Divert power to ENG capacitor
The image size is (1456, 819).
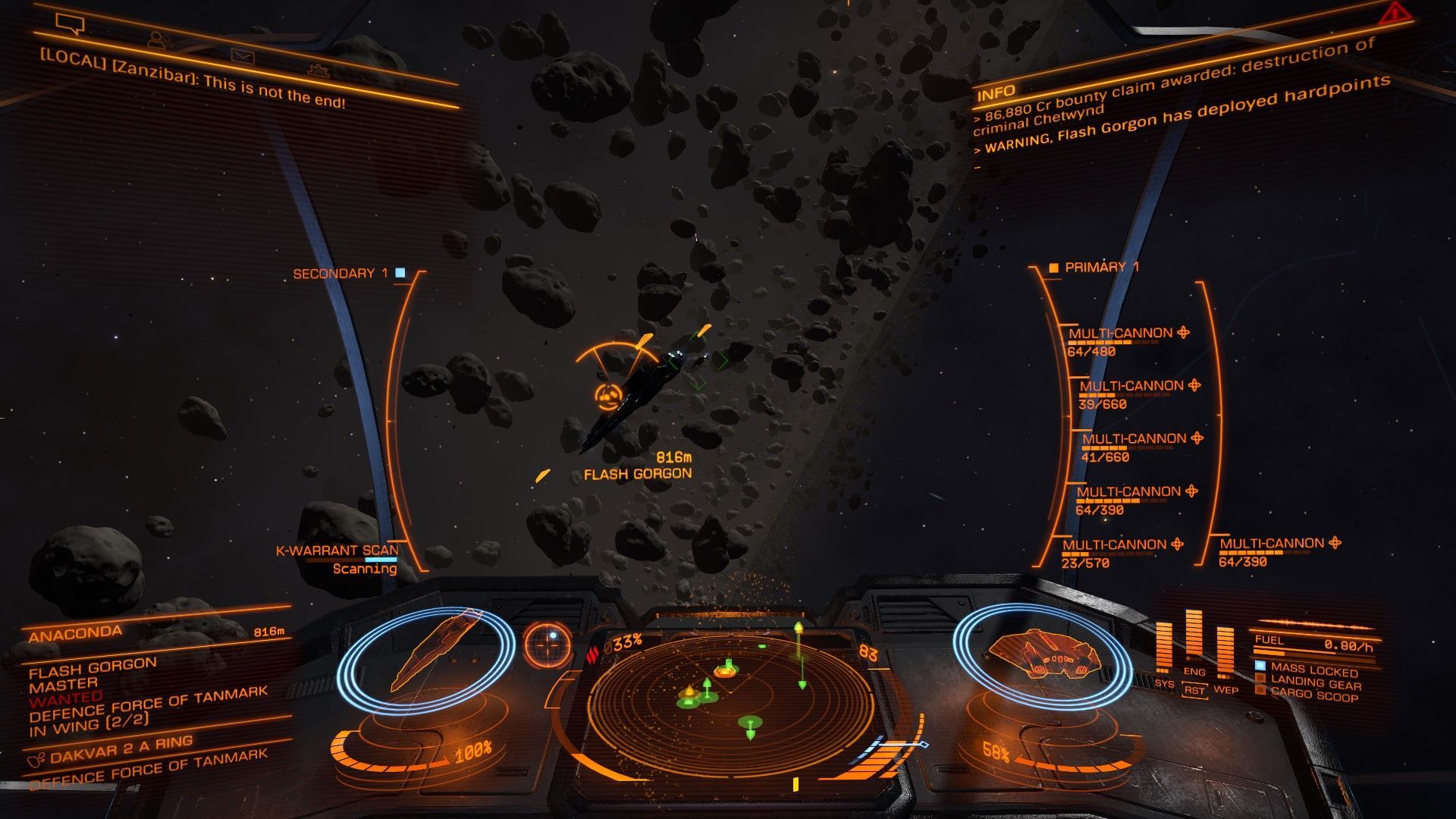(1194, 672)
